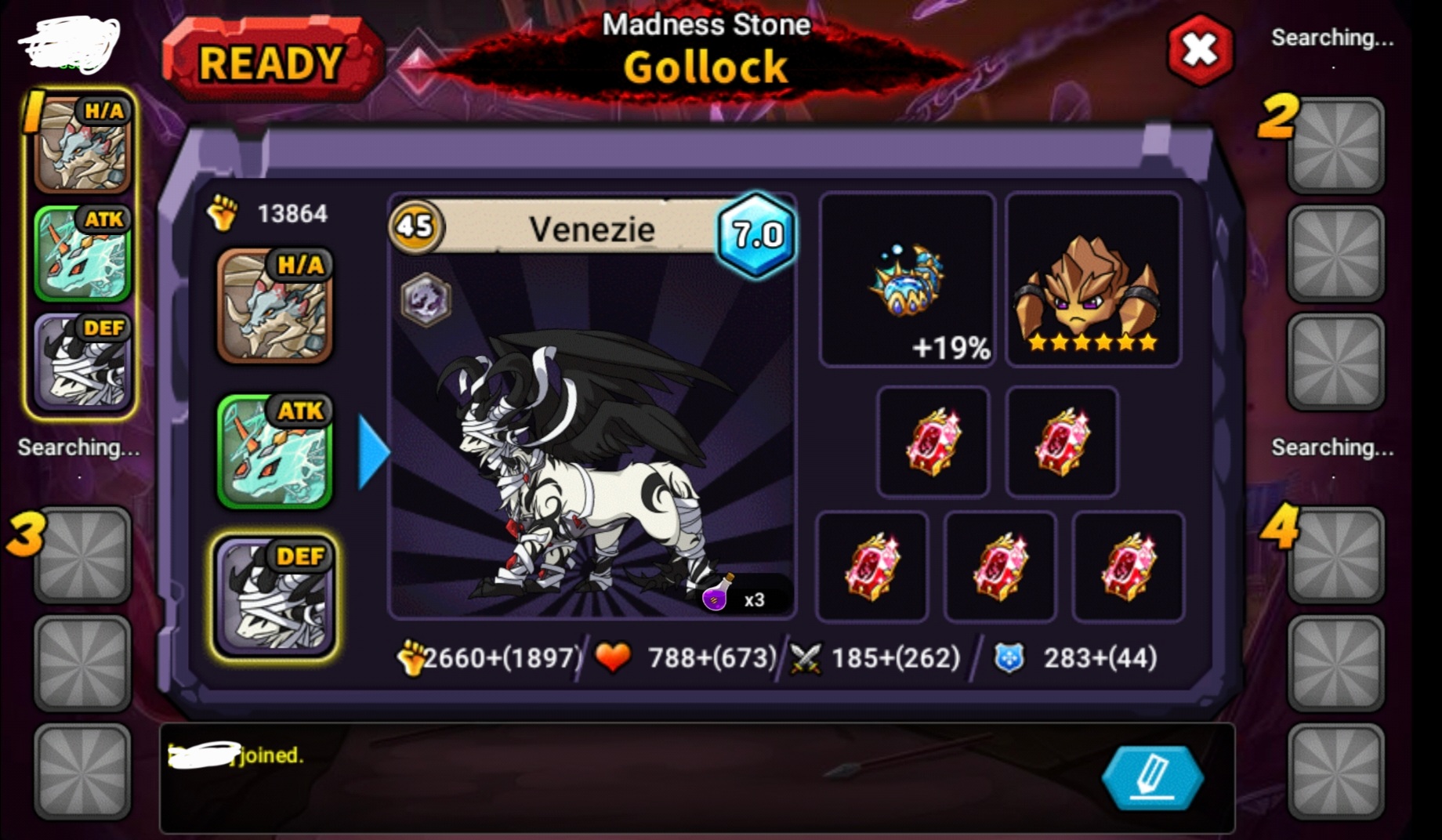Inspect the six-star rock pet slot

pos(1092,280)
